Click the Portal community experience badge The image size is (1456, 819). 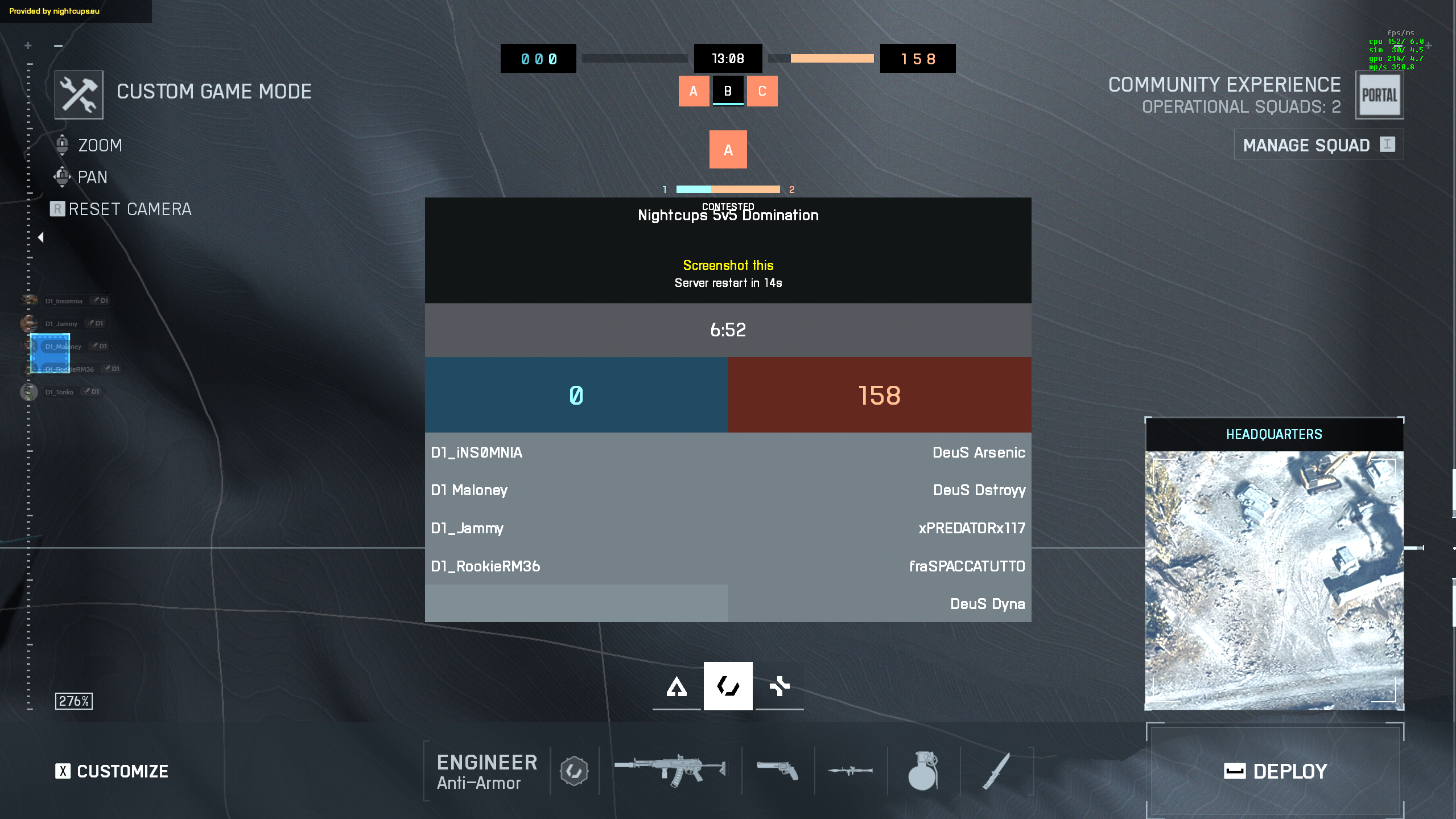point(1379,95)
